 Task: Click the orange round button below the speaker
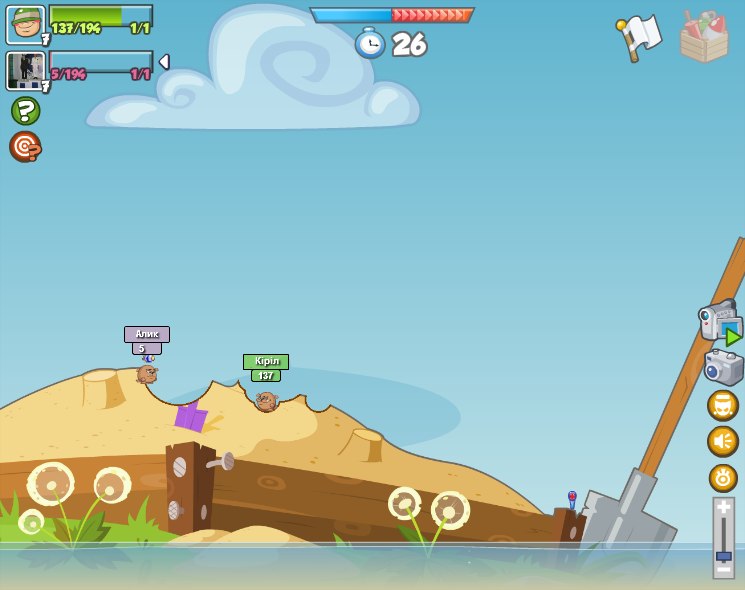pyautogui.click(x=722, y=477)
